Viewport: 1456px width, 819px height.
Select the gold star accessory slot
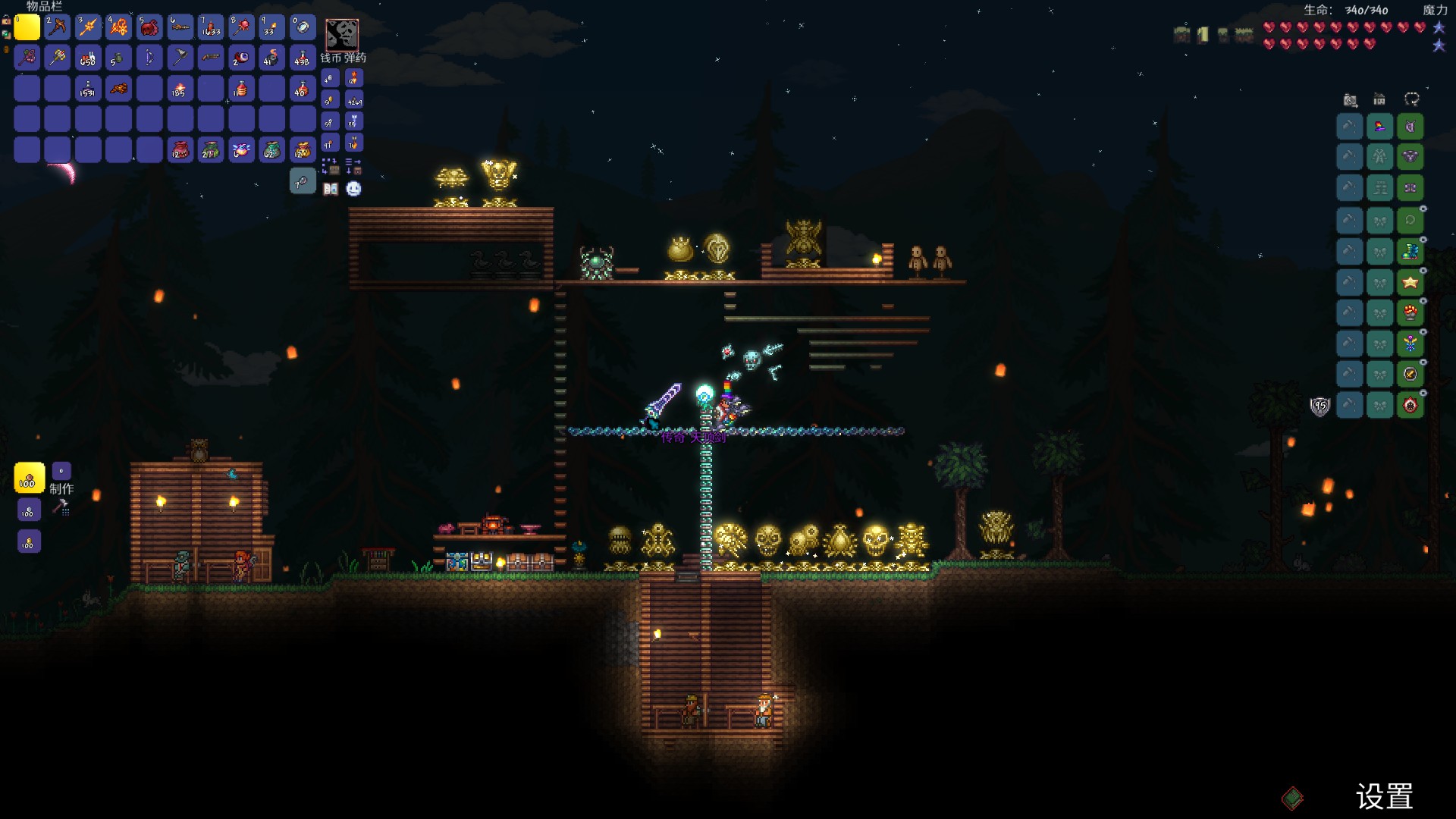tap(1410, 282)
